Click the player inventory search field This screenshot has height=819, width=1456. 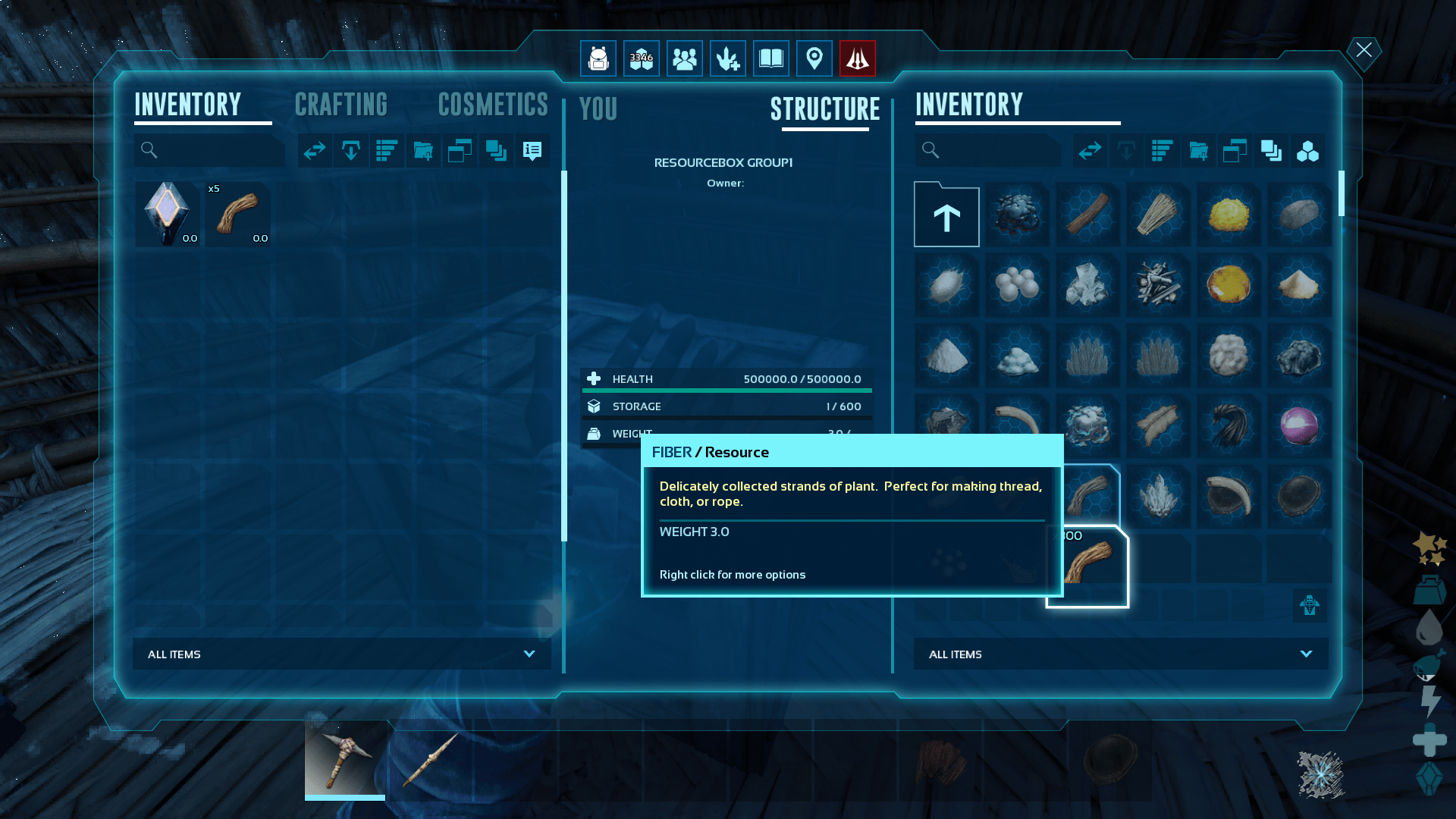coord(216,151)
